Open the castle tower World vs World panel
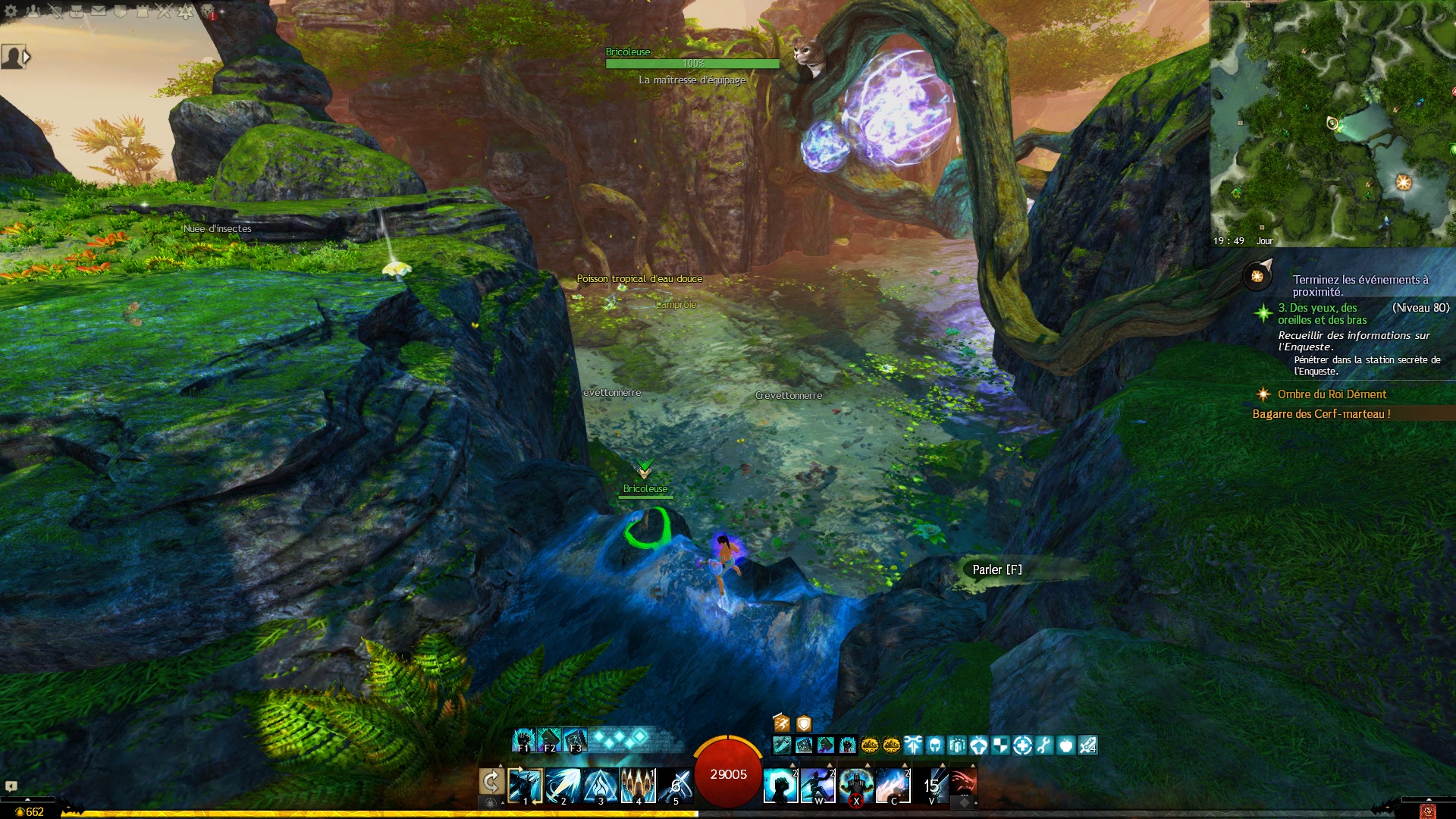Viewport: 1456px width, 819px height. (142, 11)
